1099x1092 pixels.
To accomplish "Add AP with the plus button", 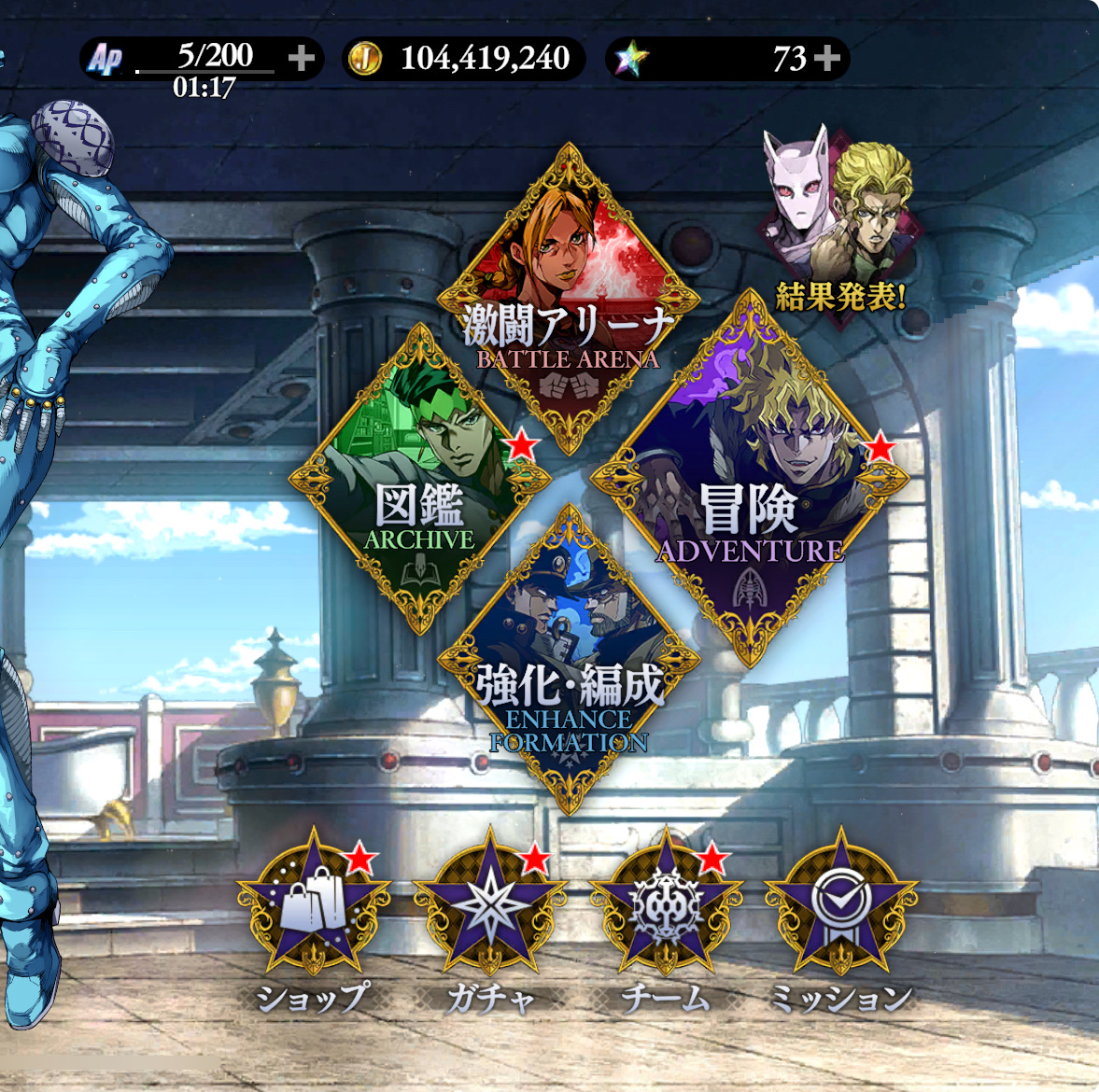I will [301, 59].
